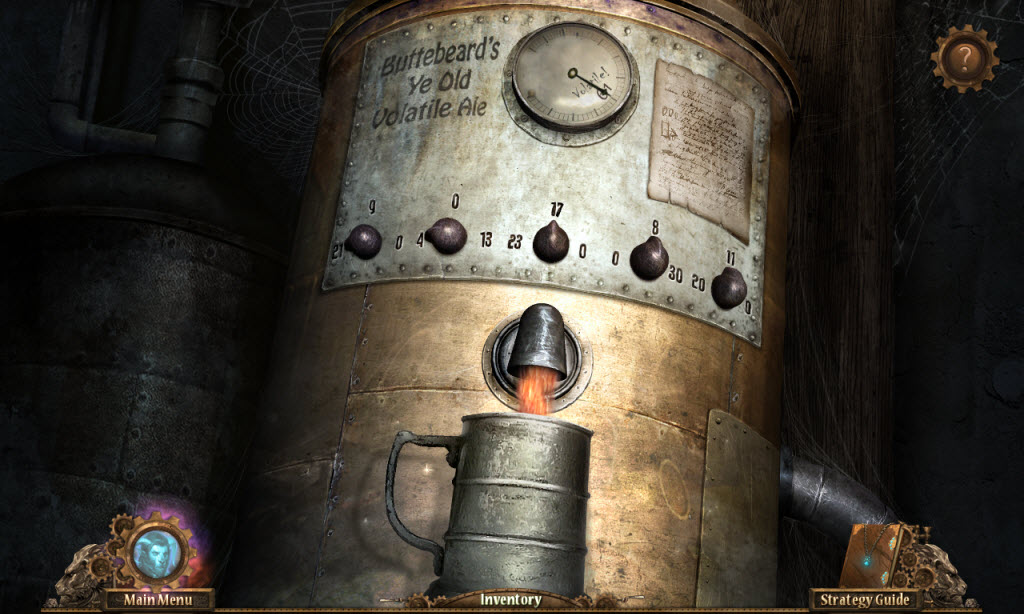
Task: Turn the dial knob under number 17
Action: tap(551, 242)
